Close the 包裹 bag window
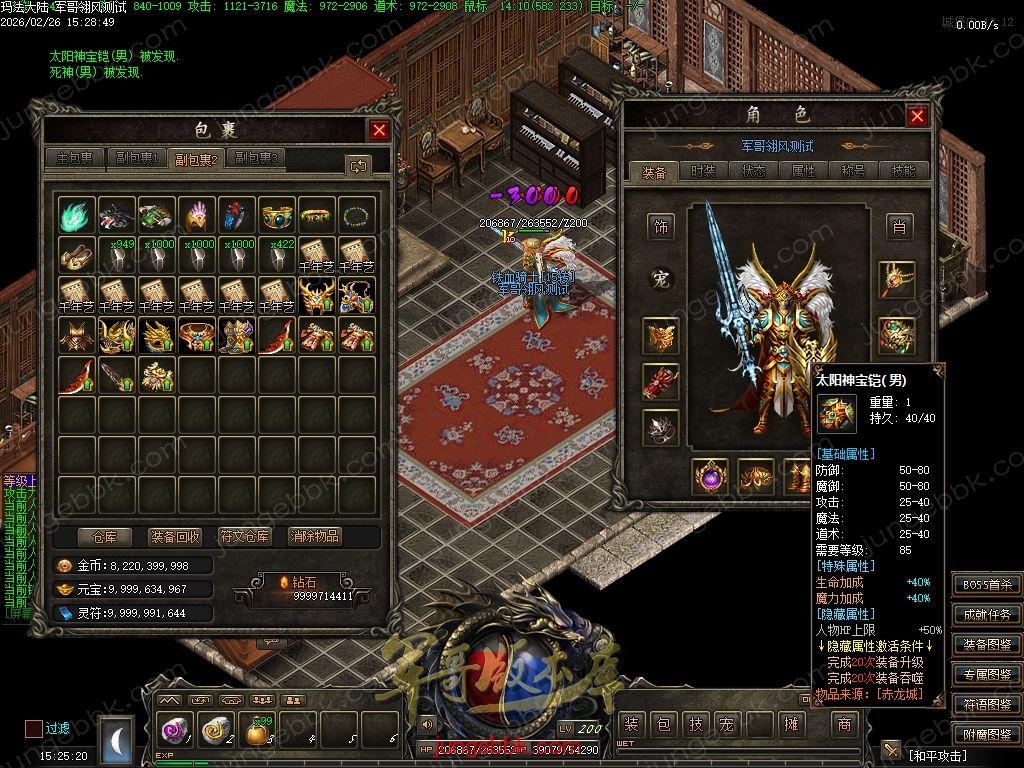Image resolution: width=1024 pixels, height=768 pixels. tap(379, 130)
